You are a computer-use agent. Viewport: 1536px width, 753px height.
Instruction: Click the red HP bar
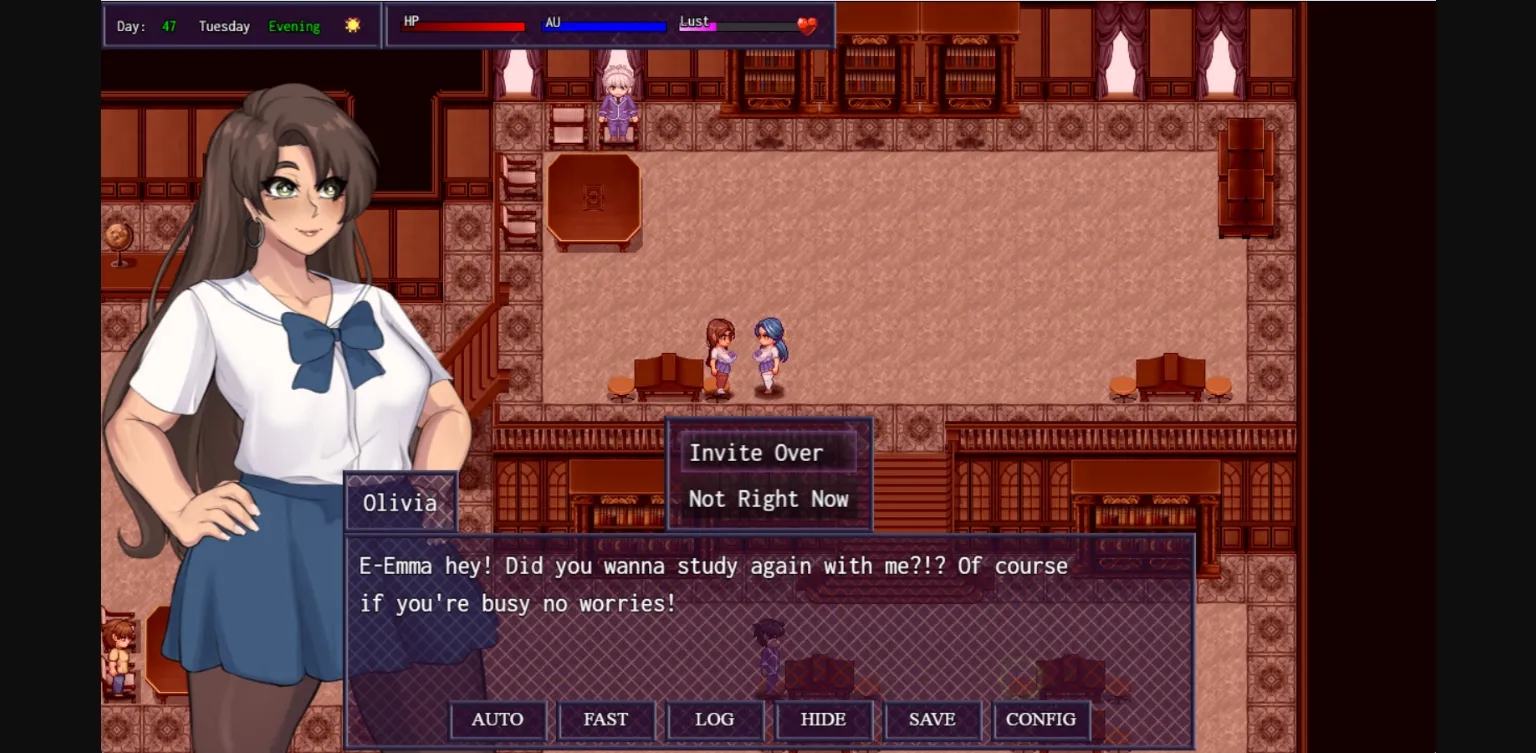coord(465,24)
